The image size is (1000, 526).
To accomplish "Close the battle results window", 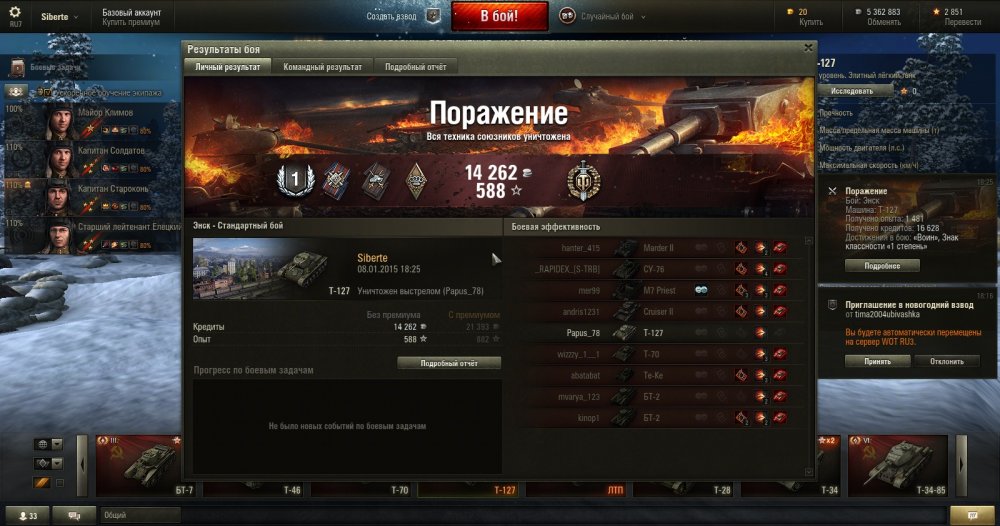I will 808,47.
